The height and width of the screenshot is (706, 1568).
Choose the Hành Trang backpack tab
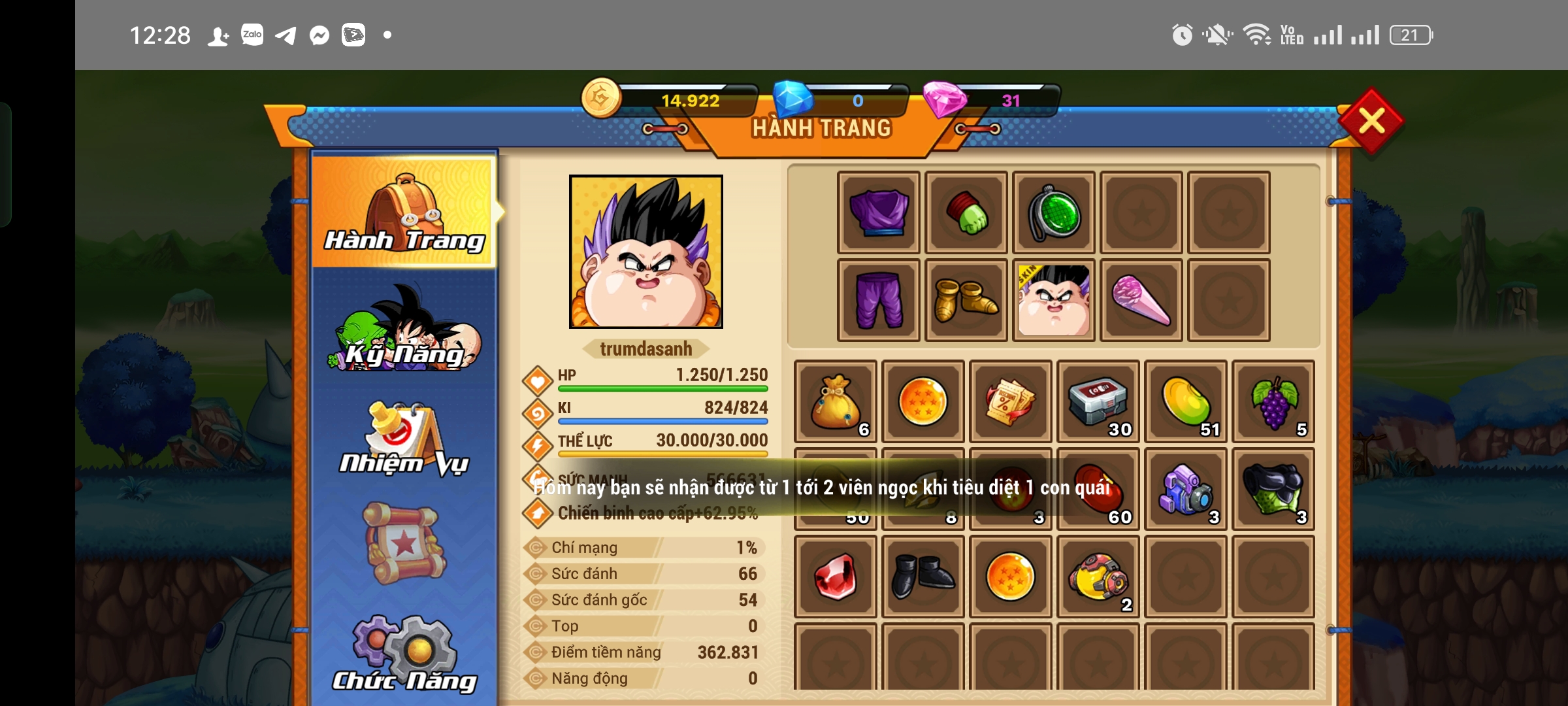[x=404, y=212]
